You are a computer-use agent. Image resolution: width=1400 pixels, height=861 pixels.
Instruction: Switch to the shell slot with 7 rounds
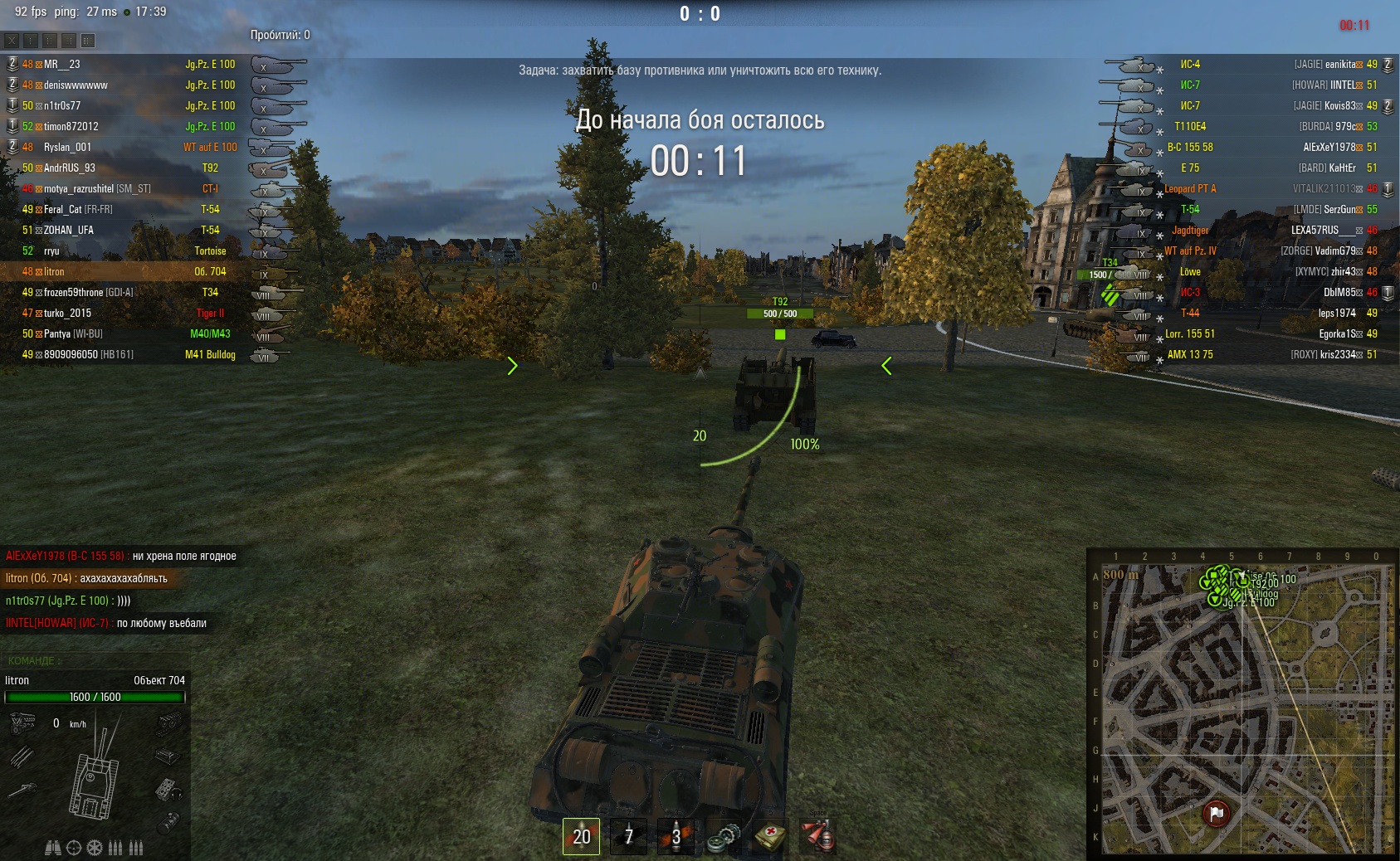point(628,835)
